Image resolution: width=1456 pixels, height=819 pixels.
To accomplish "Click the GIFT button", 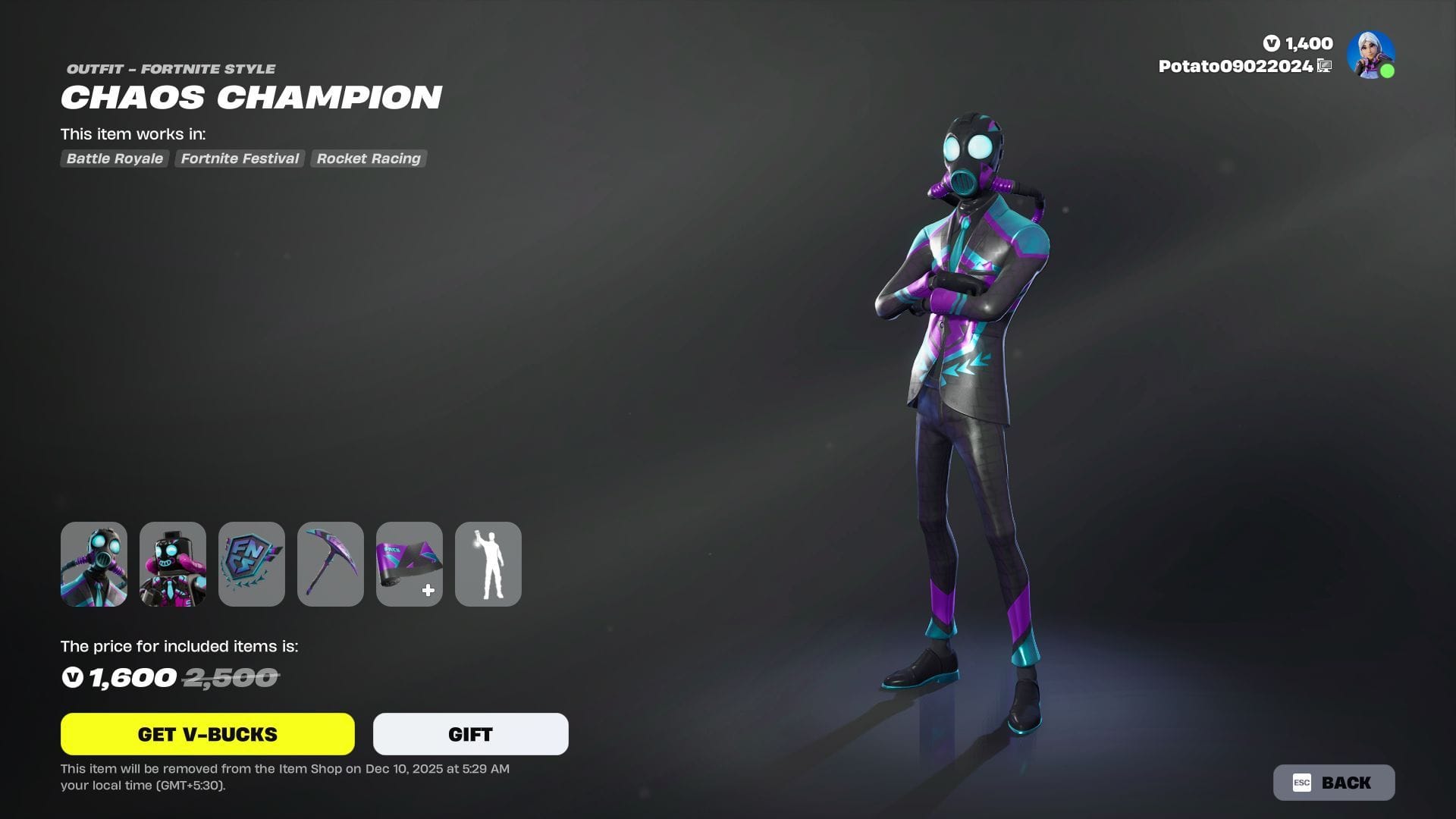I will point(469,733).
